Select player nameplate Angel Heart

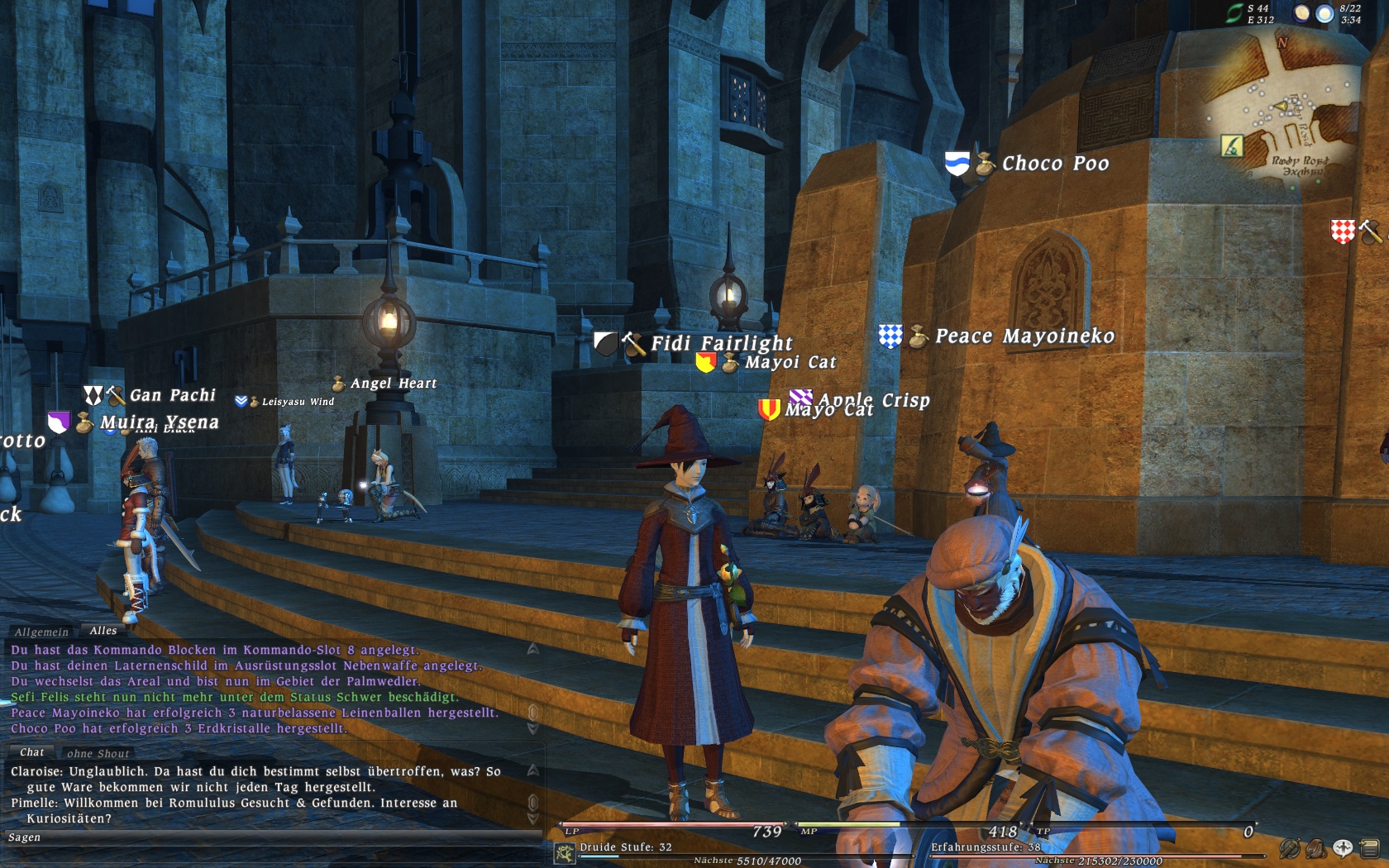[393, 384]
